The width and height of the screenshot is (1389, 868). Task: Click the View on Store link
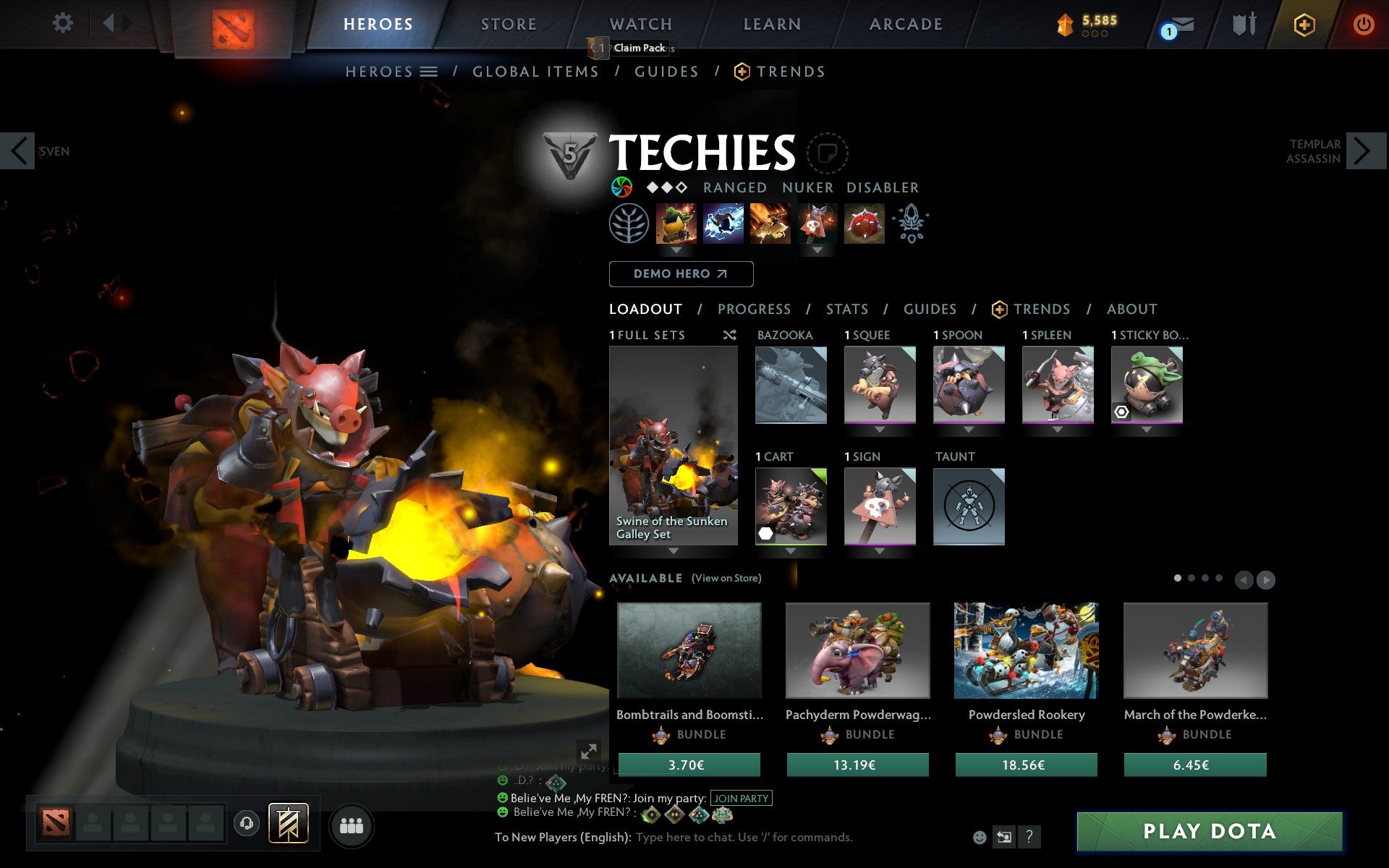click(726, 579)
